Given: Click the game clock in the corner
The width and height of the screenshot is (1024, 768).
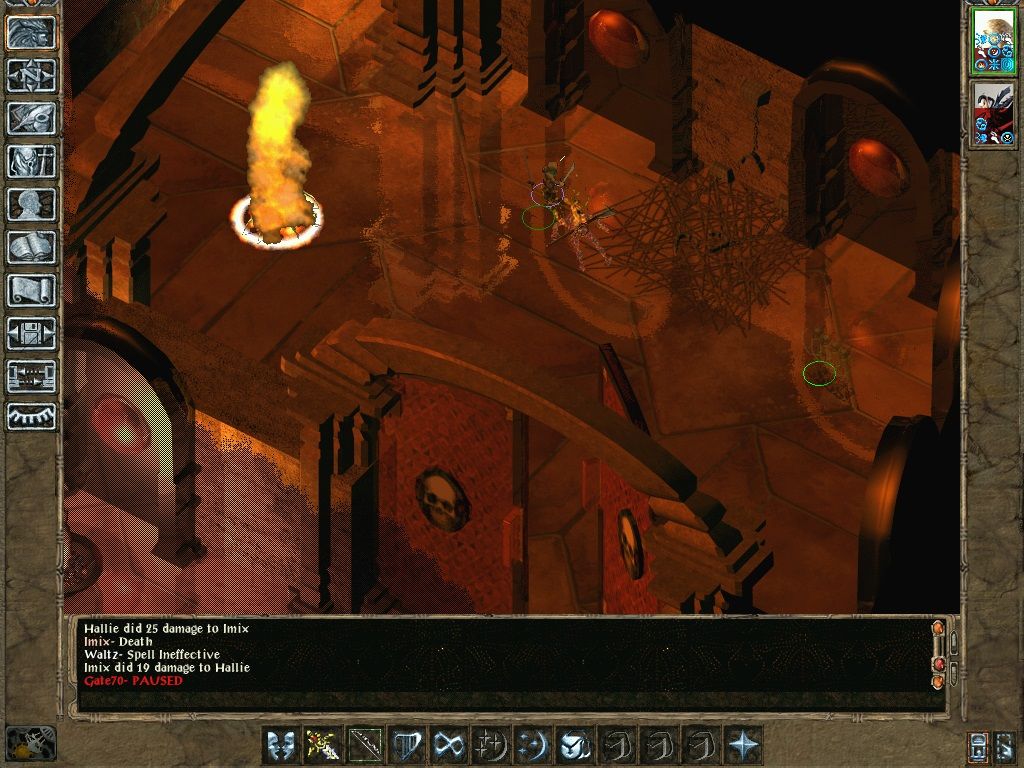Looking at the screenshot, I should click(x=30, y=743).
